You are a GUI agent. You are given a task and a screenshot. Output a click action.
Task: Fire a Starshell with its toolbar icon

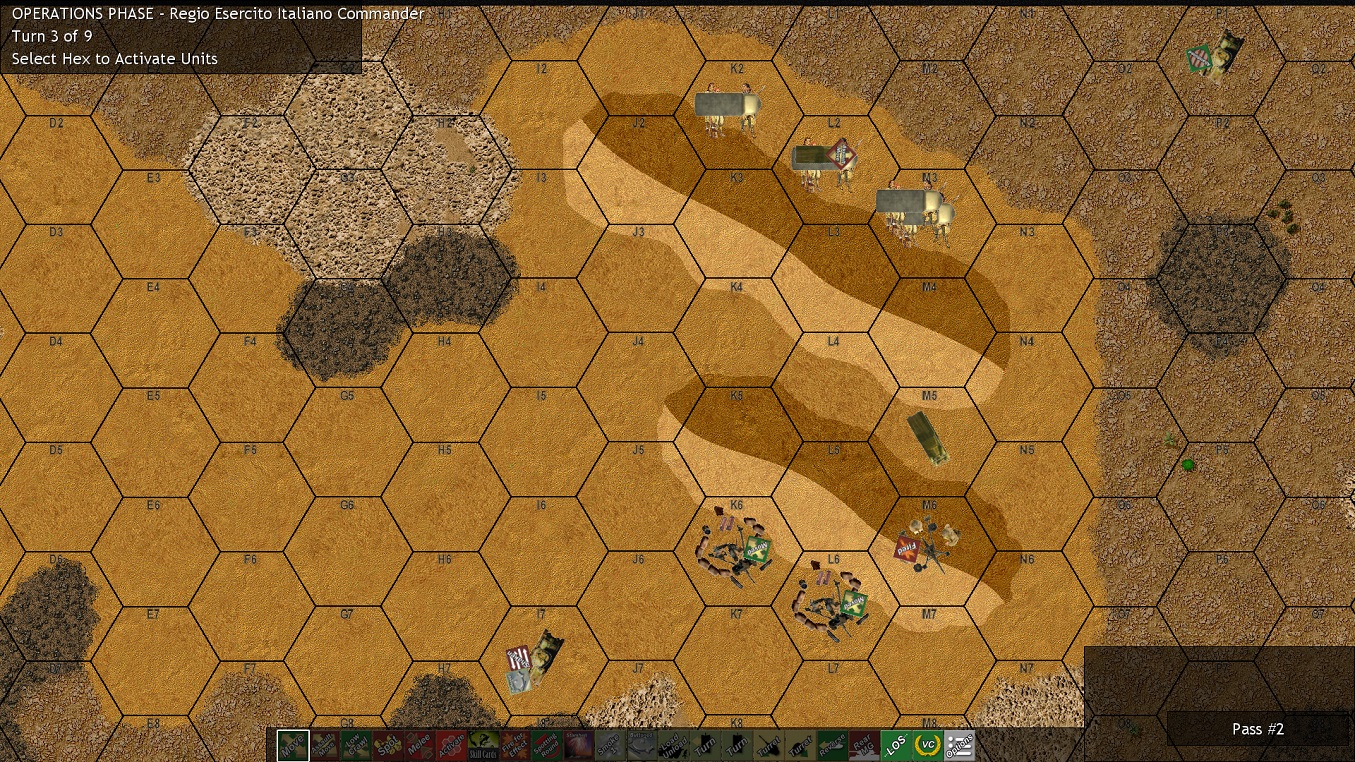581,744
